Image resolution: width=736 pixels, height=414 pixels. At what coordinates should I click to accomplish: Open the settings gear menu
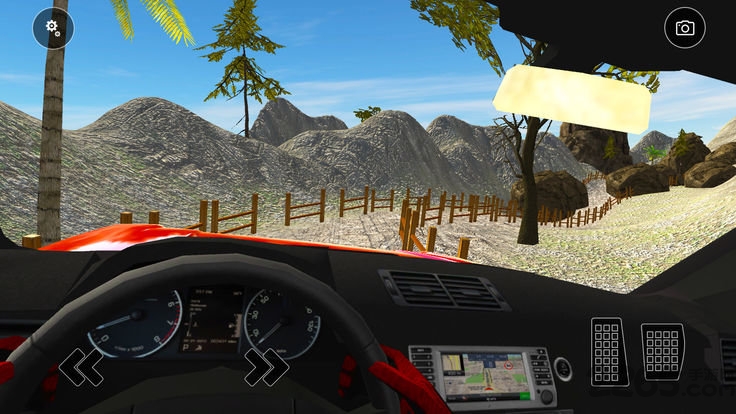(53, 29)
